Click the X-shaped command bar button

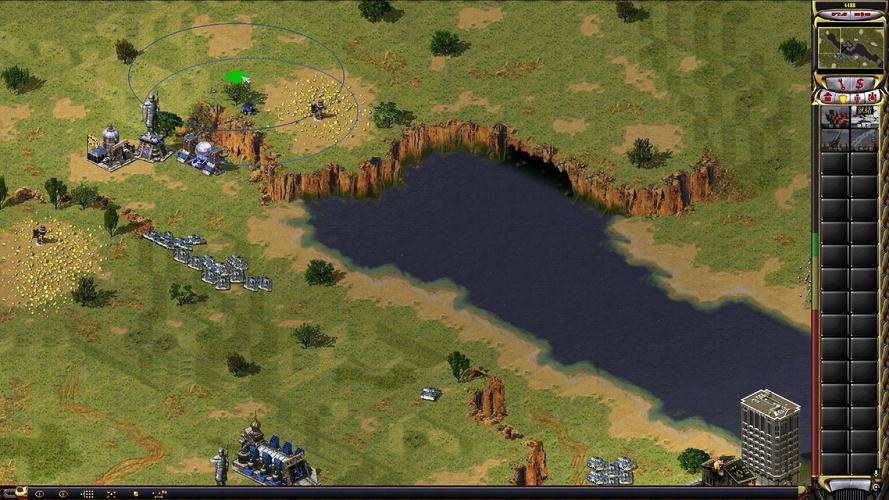pos(112,493)
